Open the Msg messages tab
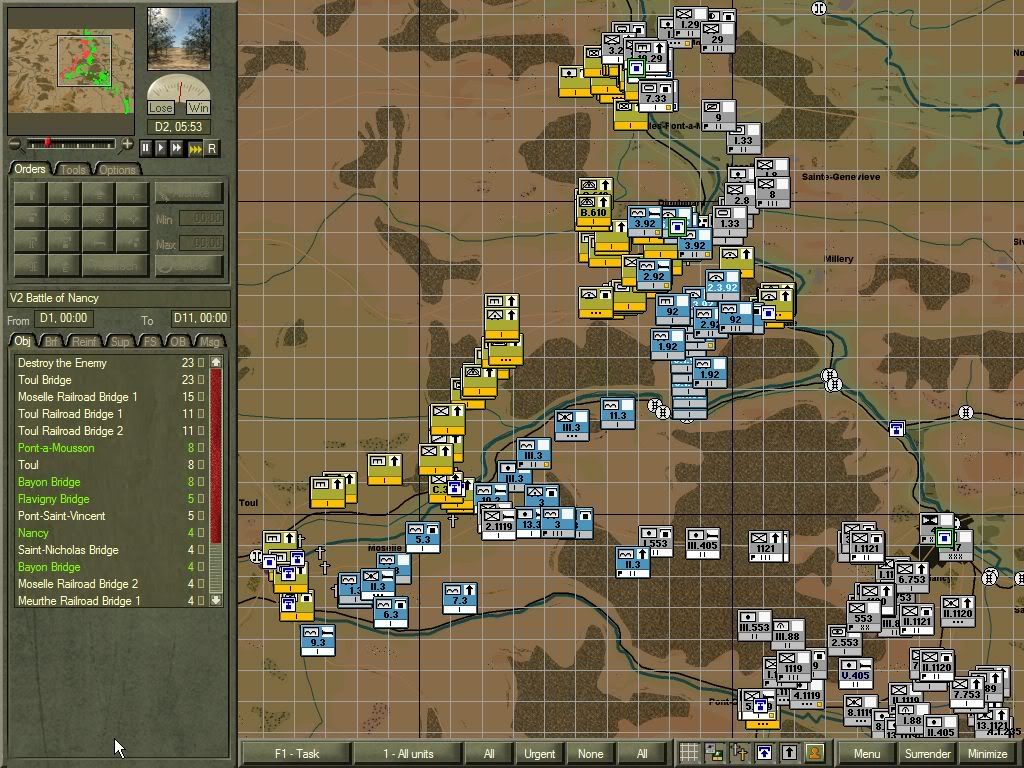The image size is (1024, 768). pyautogui.click(x=211, y=341)
